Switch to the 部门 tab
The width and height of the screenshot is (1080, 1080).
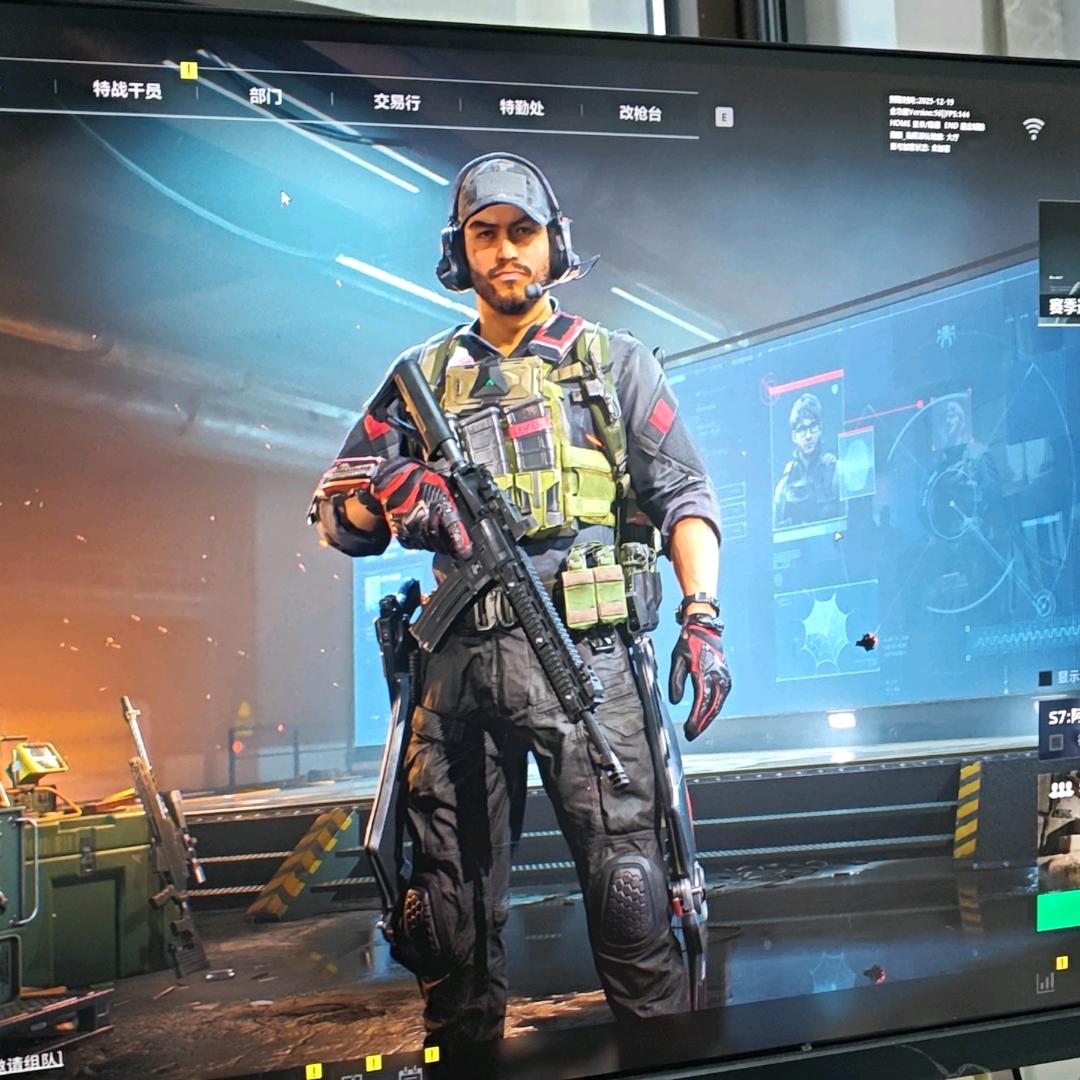(x=265, y=96)
